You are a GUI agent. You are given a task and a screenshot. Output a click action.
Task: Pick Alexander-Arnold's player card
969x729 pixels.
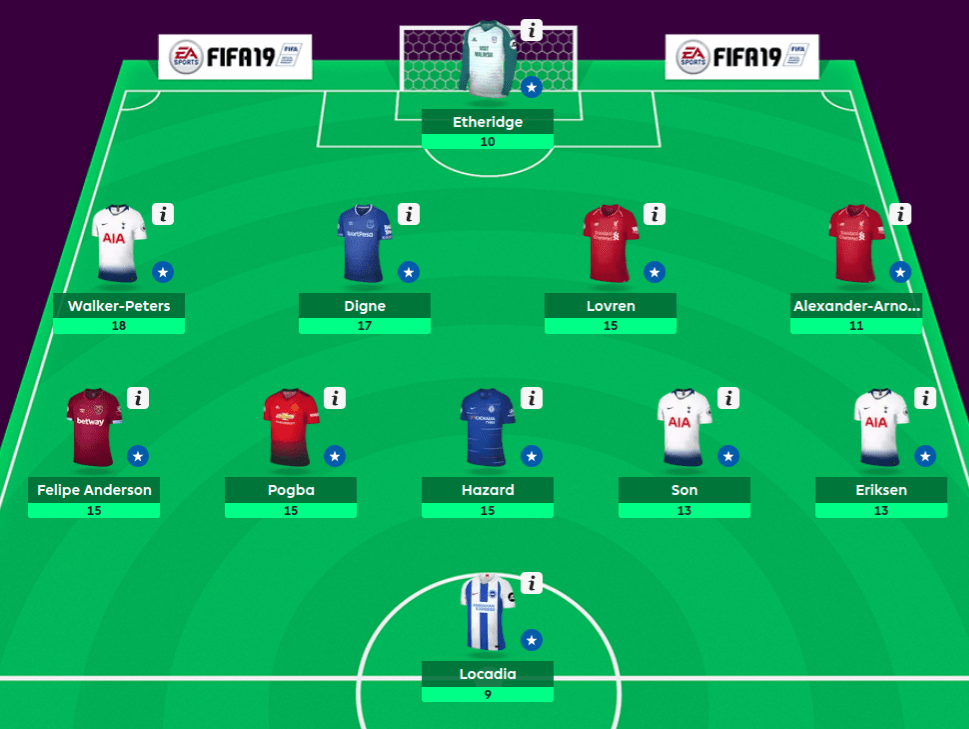[857, 245]
